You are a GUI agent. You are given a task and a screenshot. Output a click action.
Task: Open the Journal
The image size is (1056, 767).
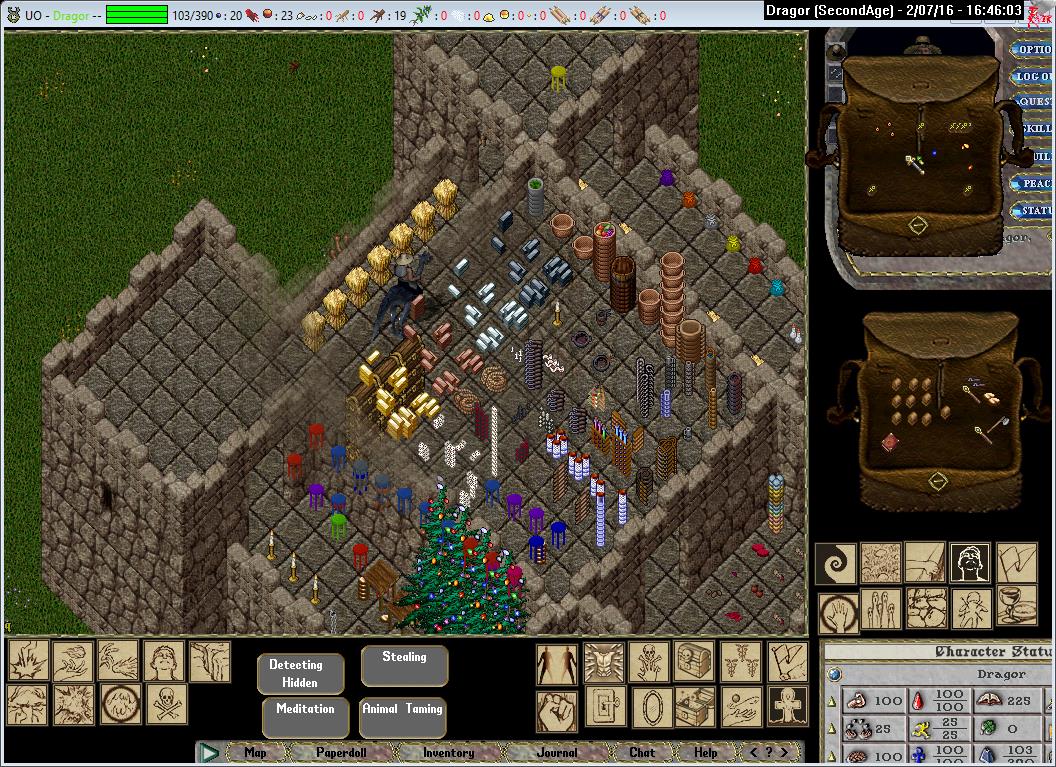pyautogui.click(x=556, y=752)
